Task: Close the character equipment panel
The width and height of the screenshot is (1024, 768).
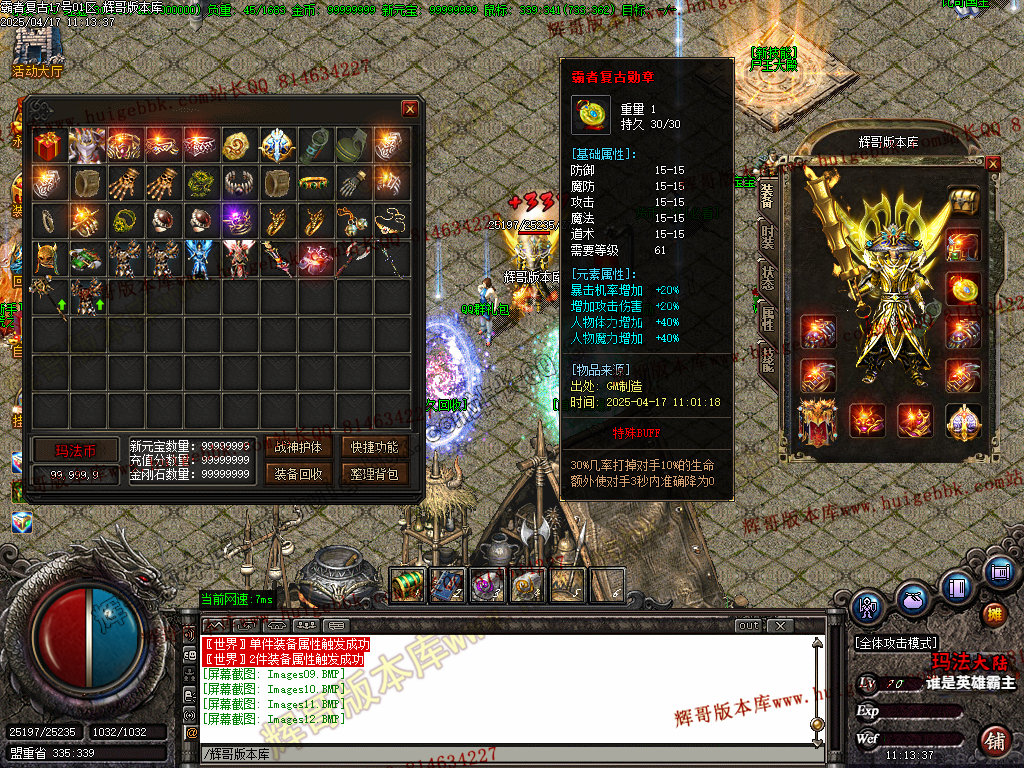Action: [x=992, y=163]
